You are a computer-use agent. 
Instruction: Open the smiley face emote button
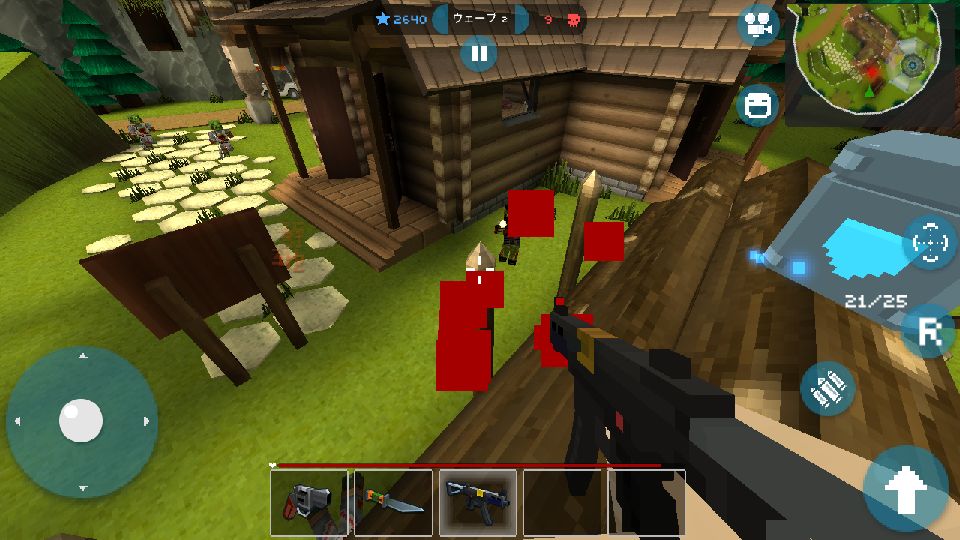[757, 105]
